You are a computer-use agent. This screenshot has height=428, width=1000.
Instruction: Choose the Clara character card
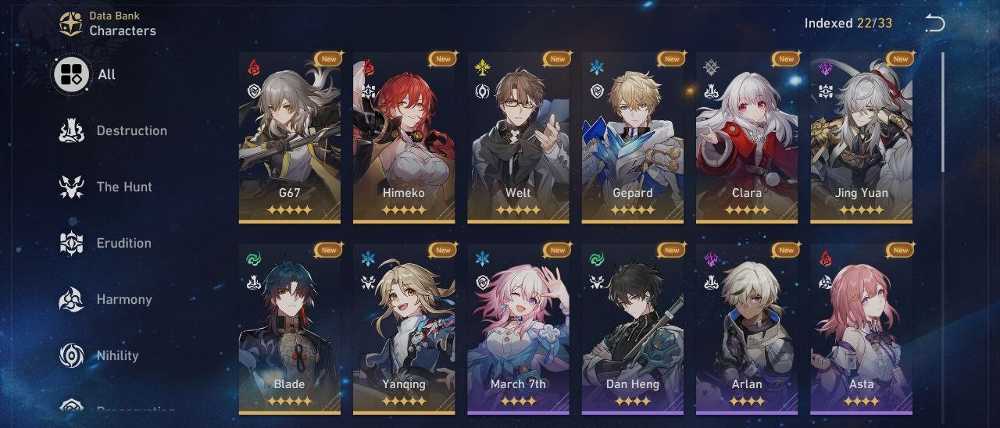746,137
